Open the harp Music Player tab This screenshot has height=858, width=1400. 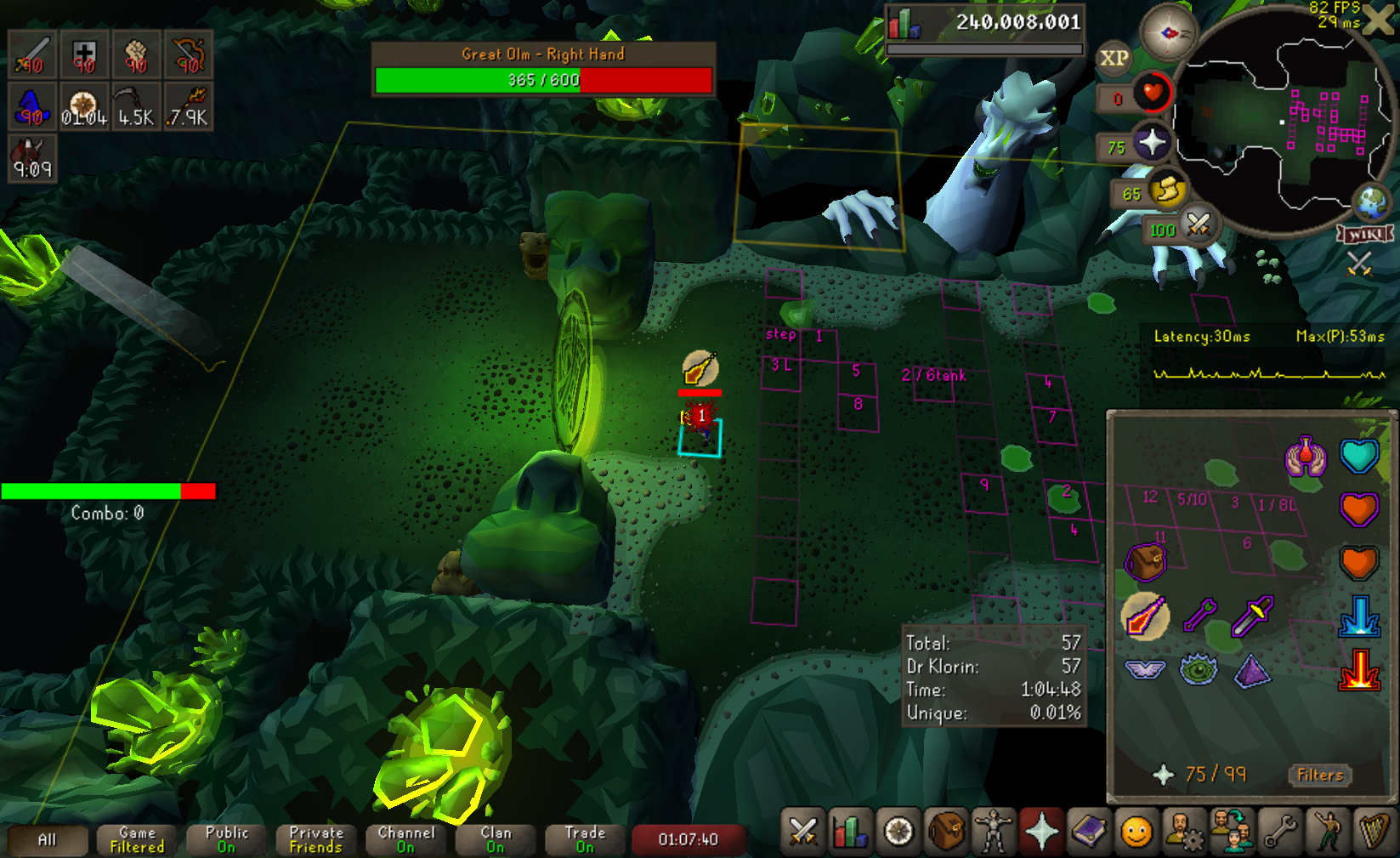click(x=1374, y=832)
